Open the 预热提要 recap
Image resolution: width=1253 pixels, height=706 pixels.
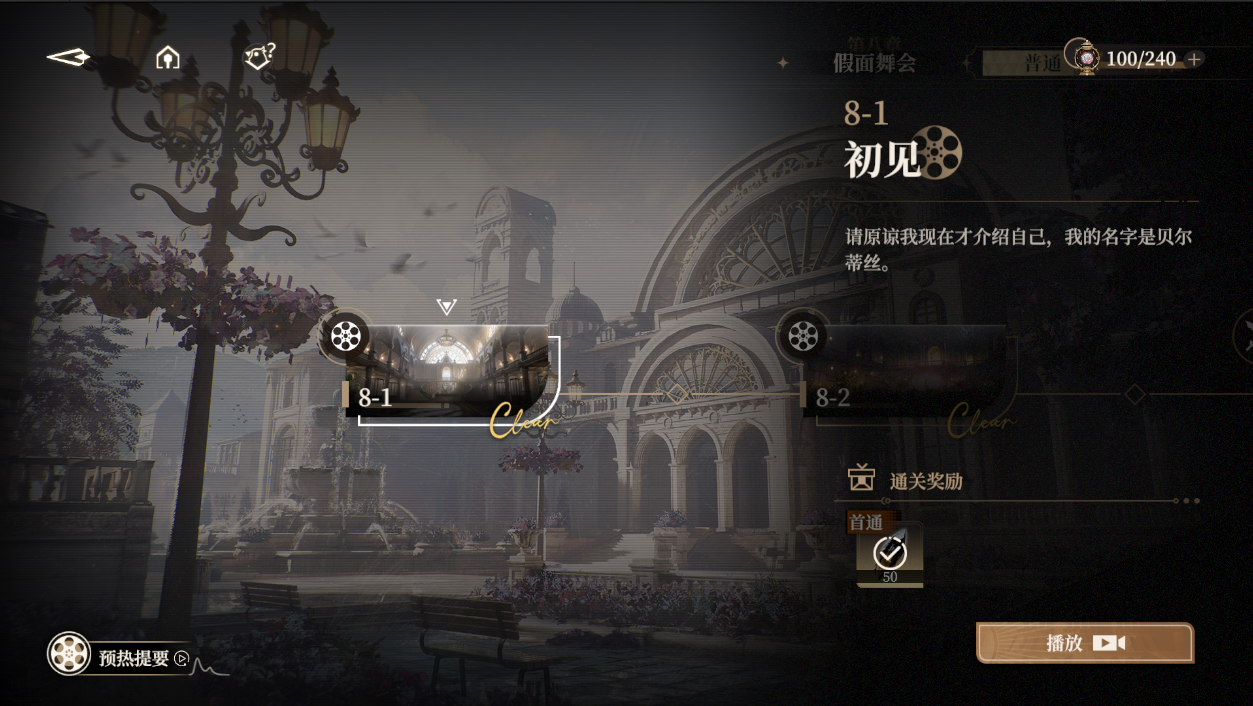(122, 656)
